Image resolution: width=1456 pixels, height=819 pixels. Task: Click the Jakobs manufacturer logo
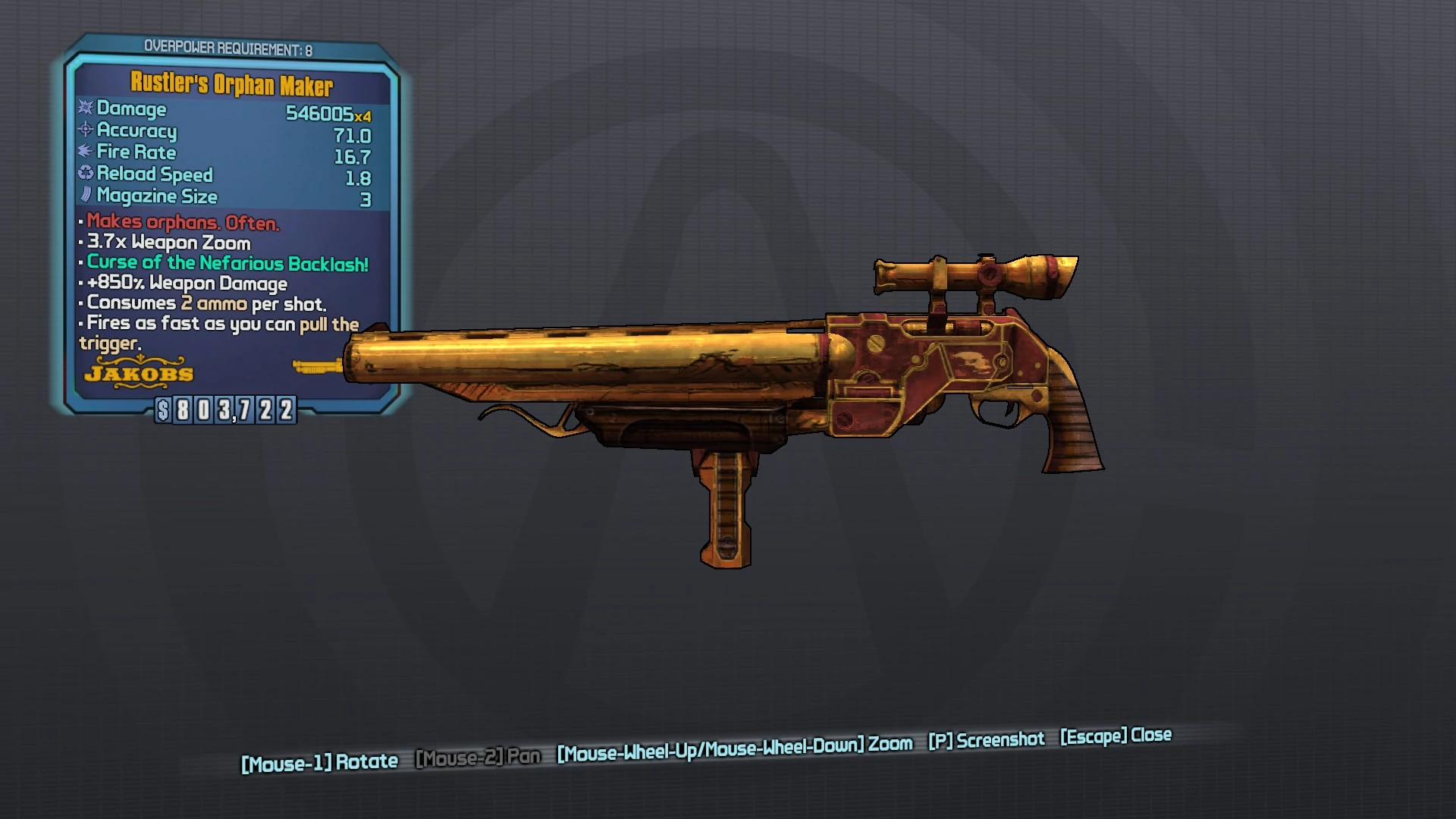(140, 373)
